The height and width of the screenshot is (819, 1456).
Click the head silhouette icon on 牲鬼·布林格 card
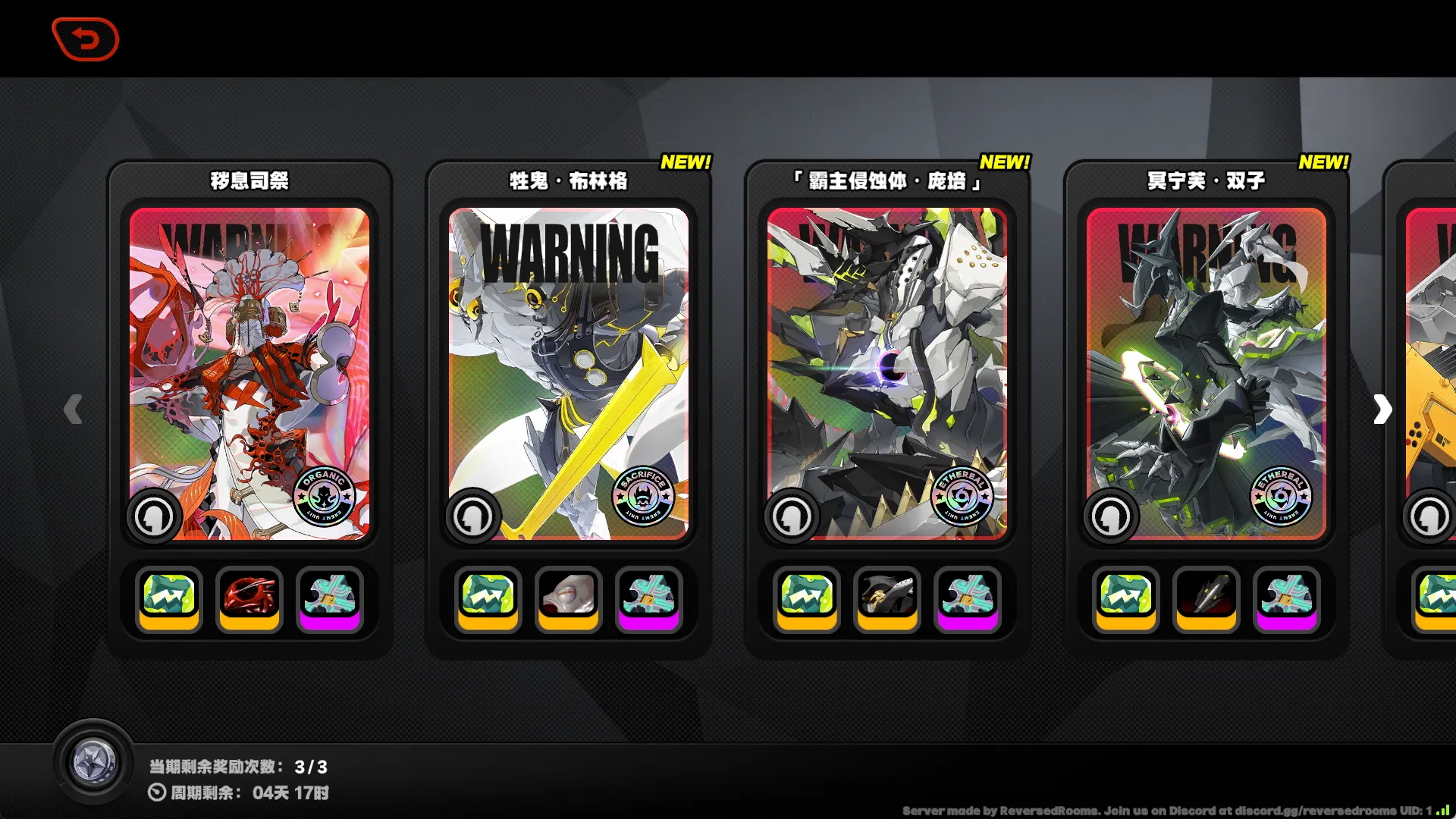(x=472, y=516)
